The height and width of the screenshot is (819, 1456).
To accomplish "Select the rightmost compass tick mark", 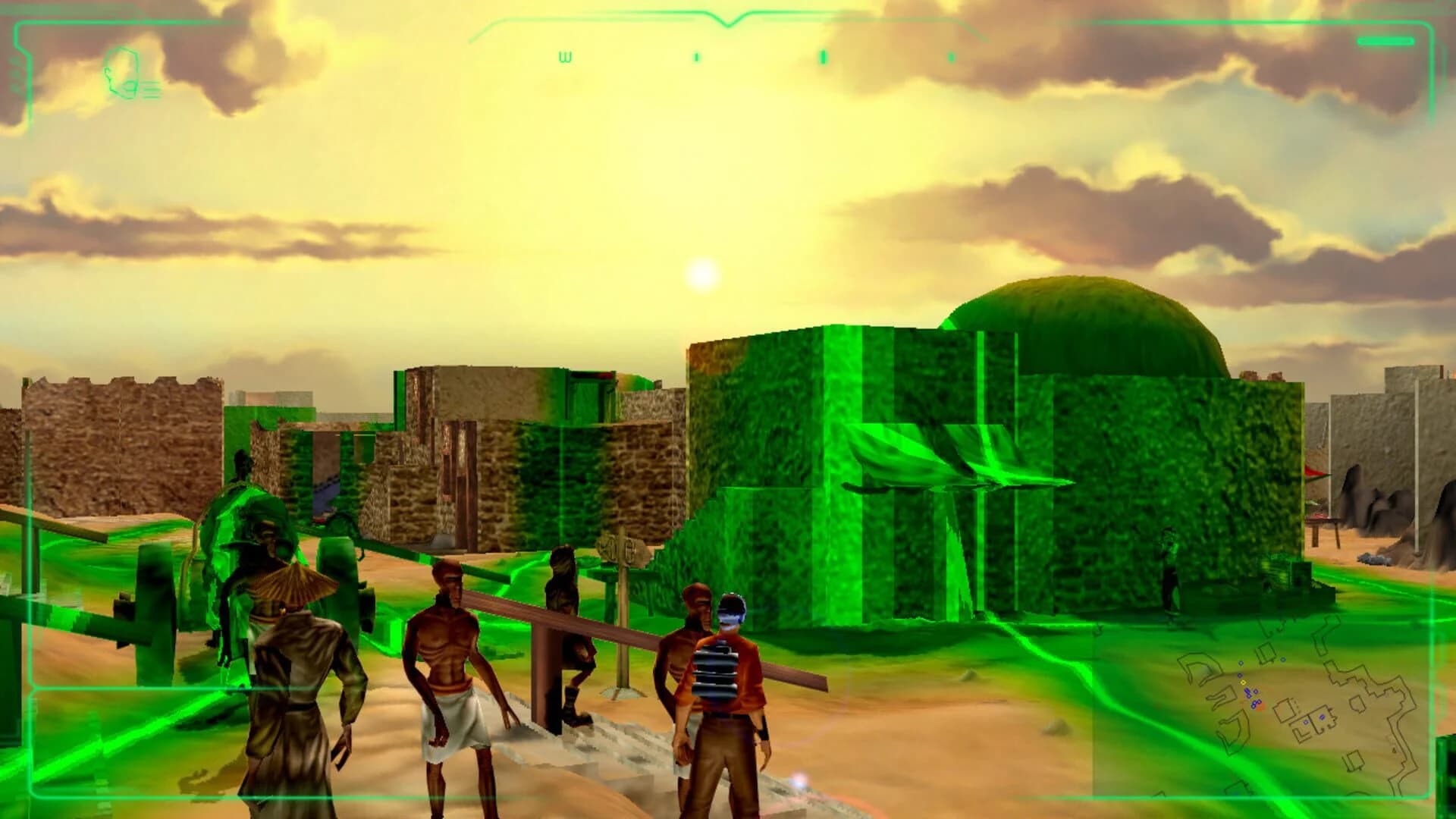I will (952, 58).
